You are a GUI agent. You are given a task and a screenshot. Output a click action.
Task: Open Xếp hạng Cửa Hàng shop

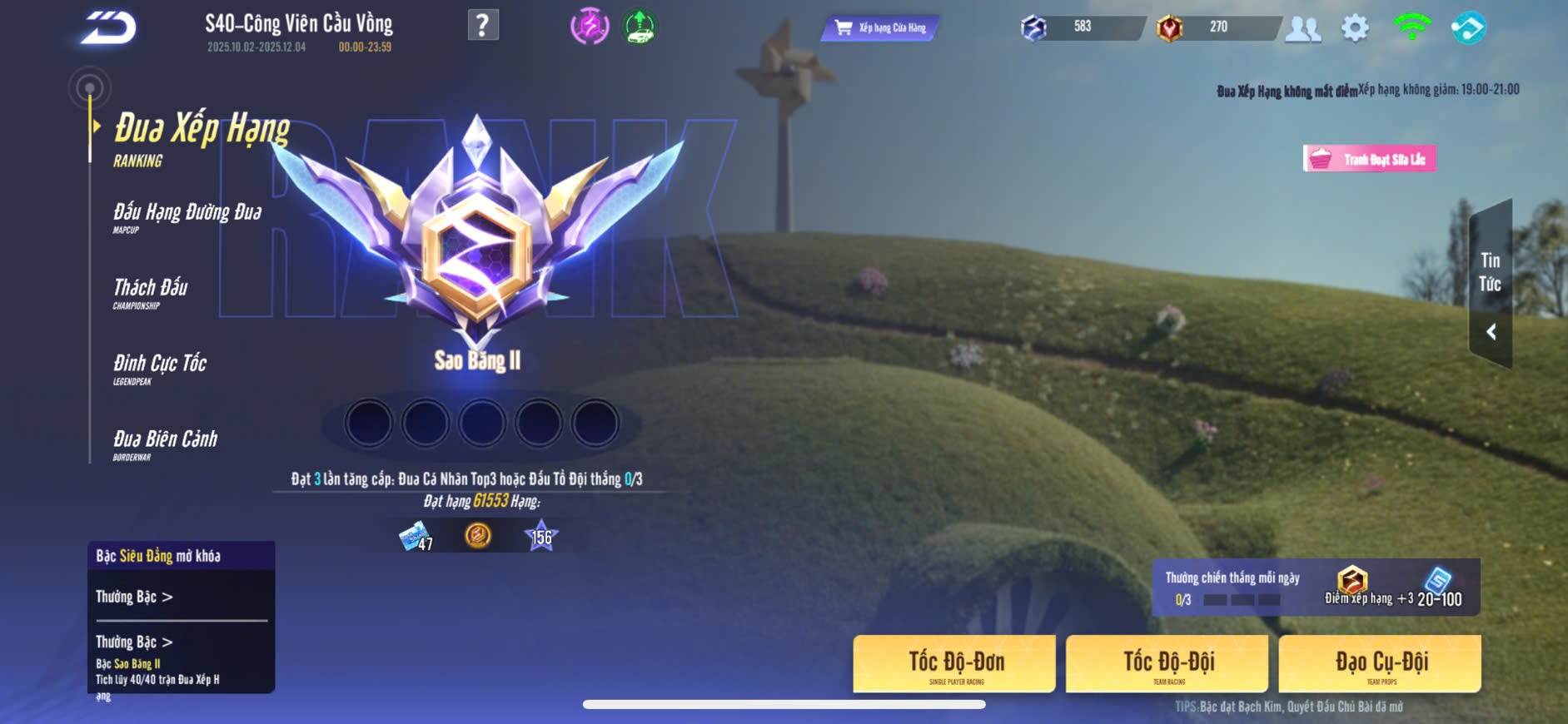tap(881, 27)
